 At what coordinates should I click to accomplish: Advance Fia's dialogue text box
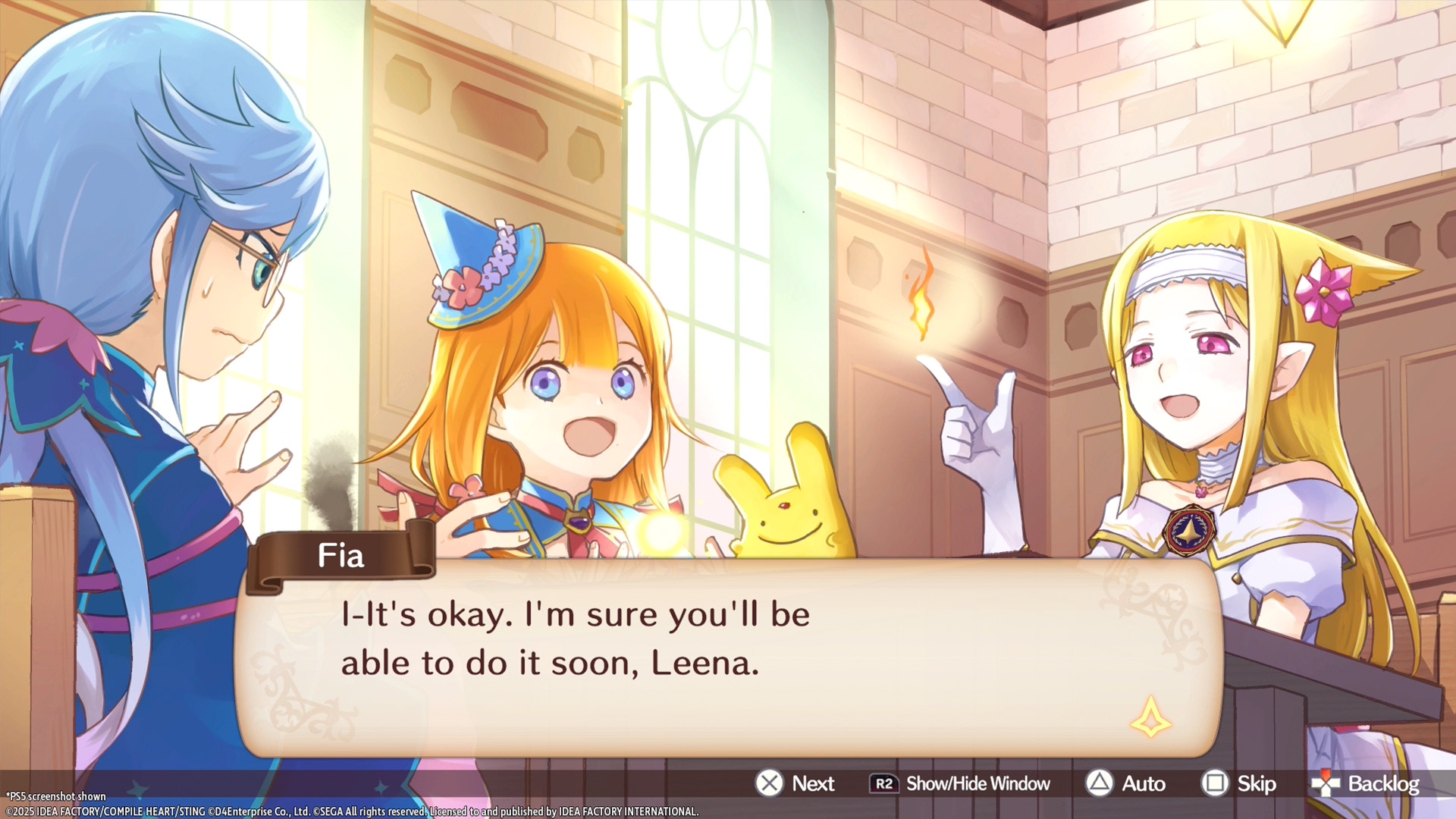coord(795,783)
